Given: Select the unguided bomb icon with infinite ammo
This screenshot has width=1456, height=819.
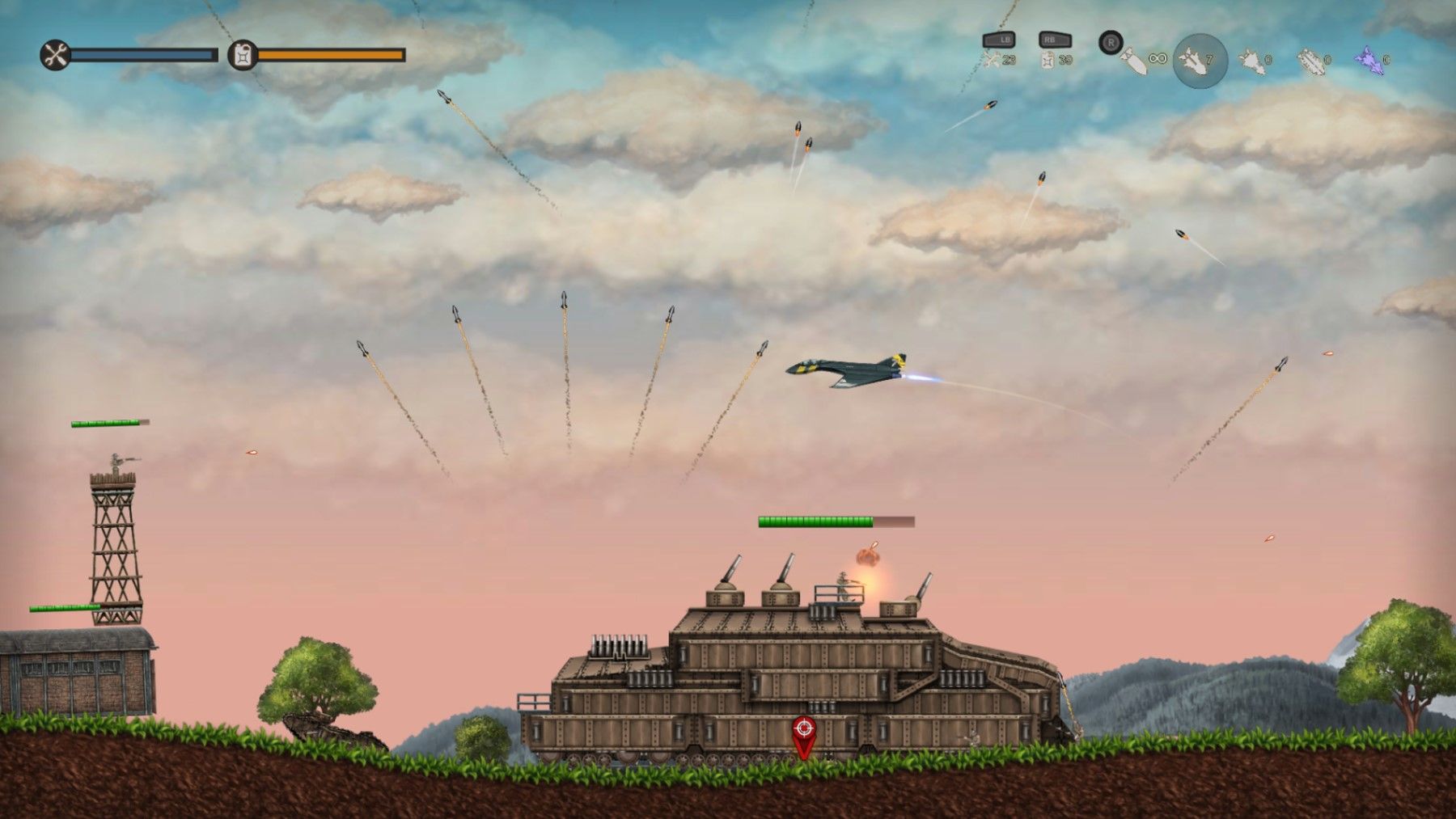Looking at the screenshot, I should coord(1134,61).
